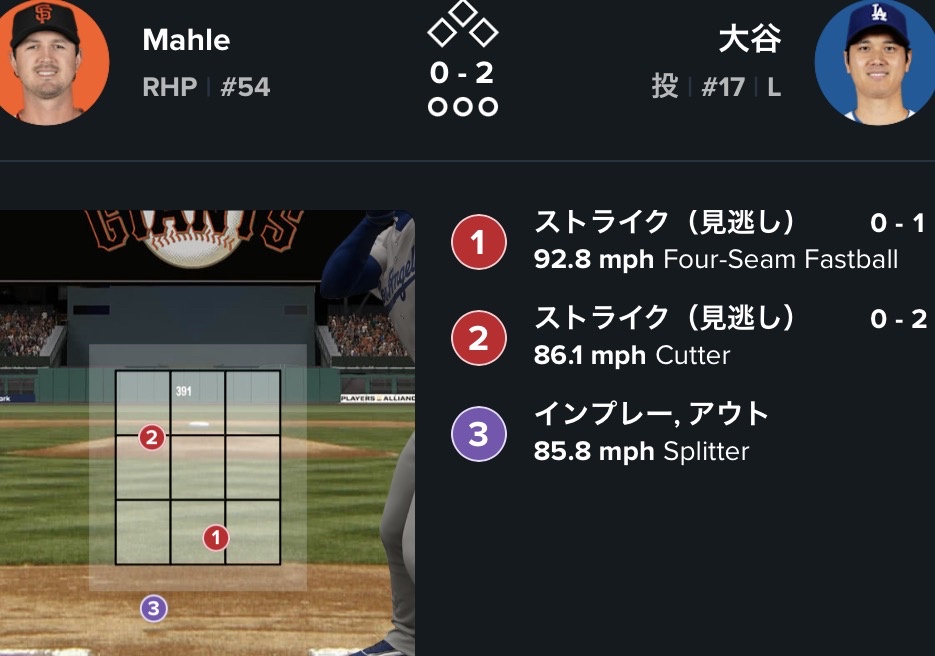Select the Mahle pitcher name
The height and width of the screenshot is (656, 935).
186,40
